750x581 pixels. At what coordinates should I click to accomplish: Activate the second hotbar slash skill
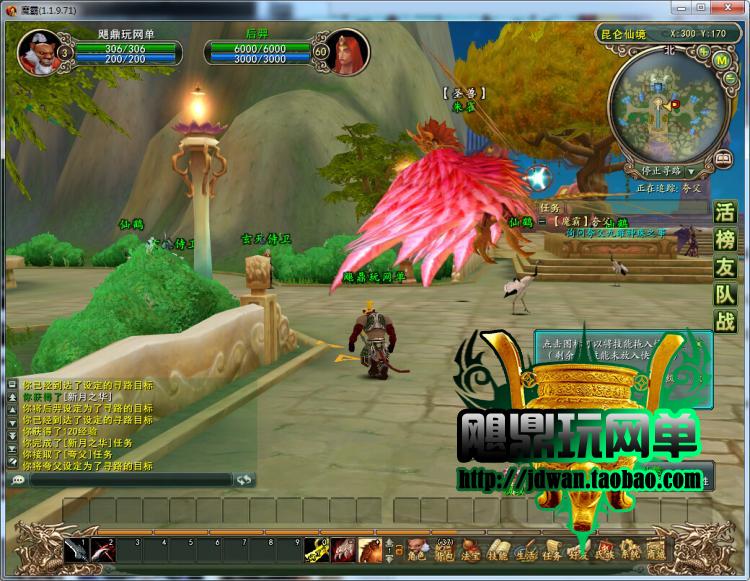point(103,549)
